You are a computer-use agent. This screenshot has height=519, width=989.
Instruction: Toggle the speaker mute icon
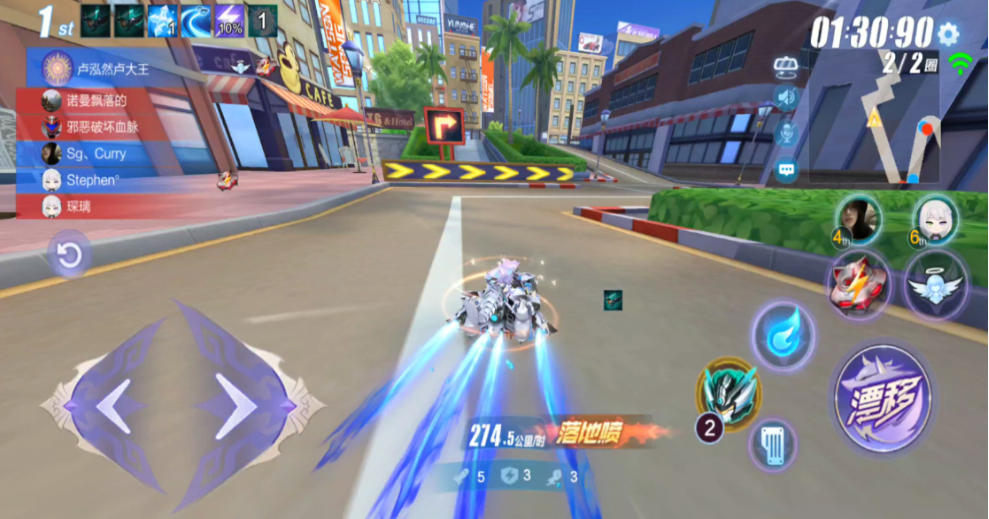(786, 98)
